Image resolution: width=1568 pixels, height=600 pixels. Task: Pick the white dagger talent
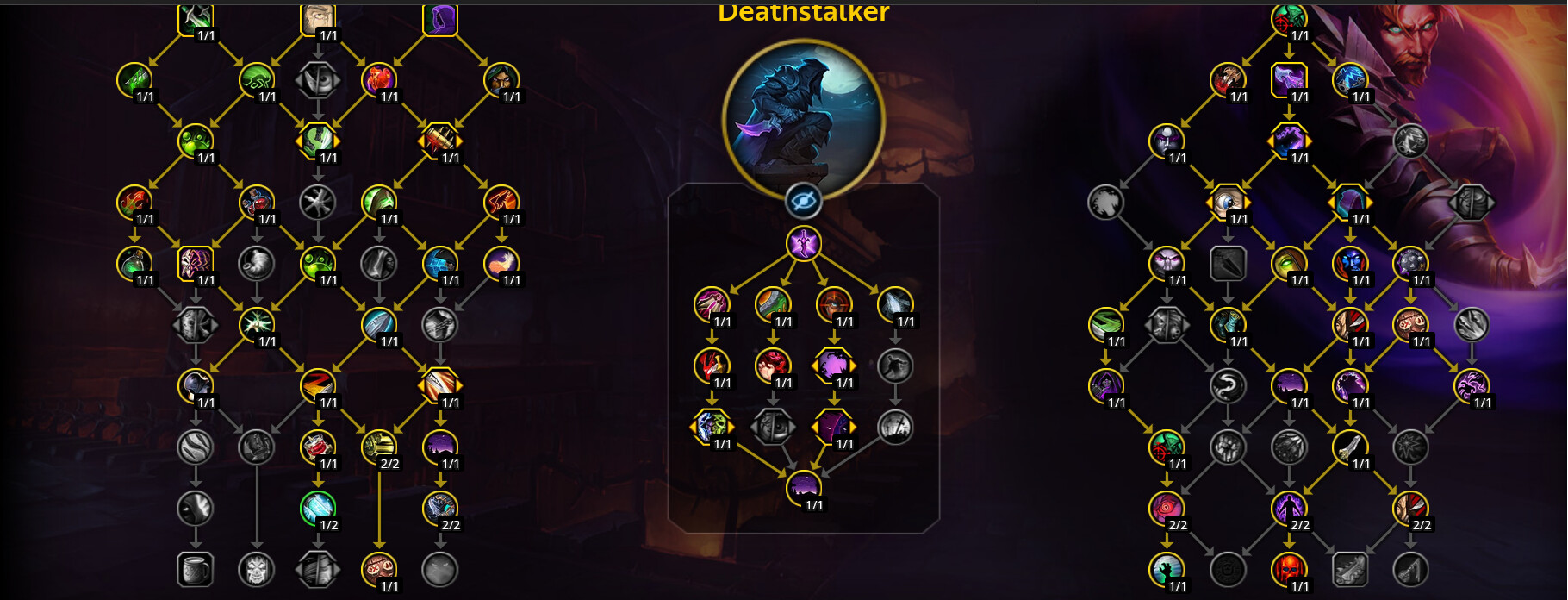point(1349,447)
